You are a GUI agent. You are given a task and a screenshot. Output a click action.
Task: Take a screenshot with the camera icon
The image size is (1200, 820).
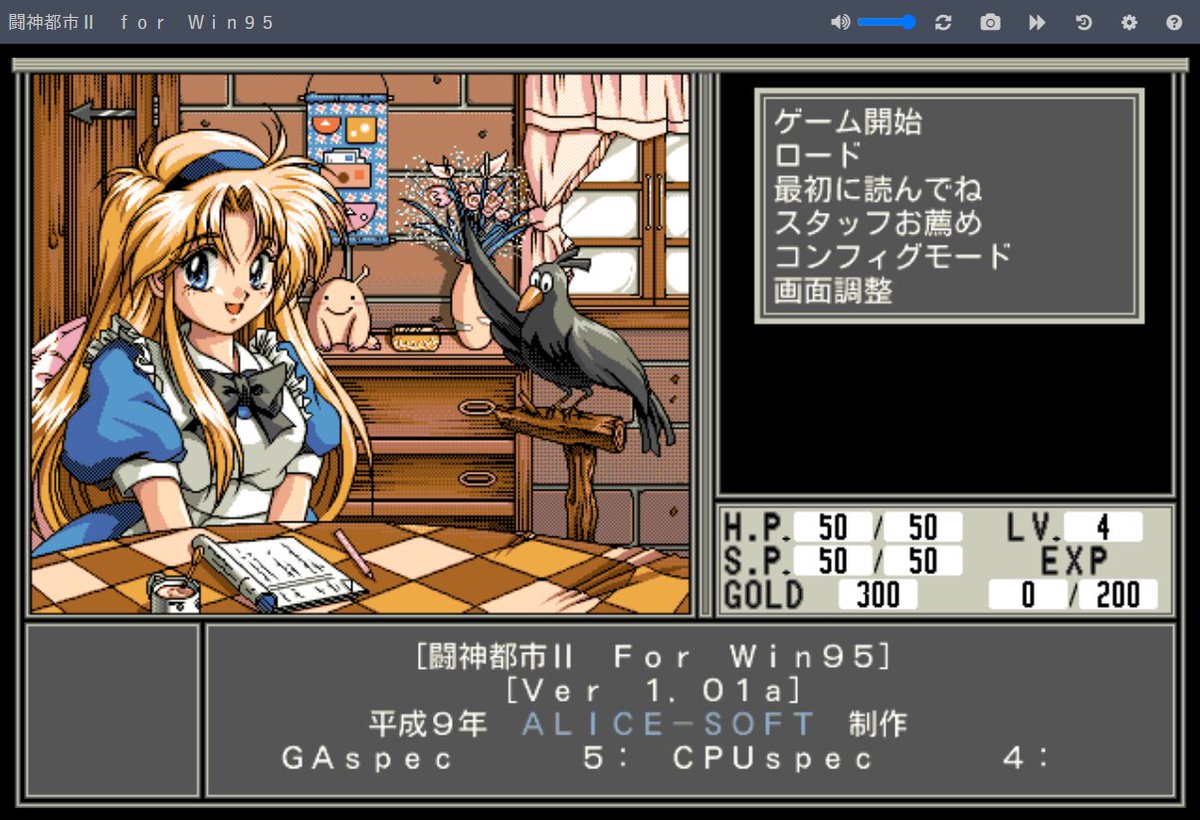tap(990, 22)
